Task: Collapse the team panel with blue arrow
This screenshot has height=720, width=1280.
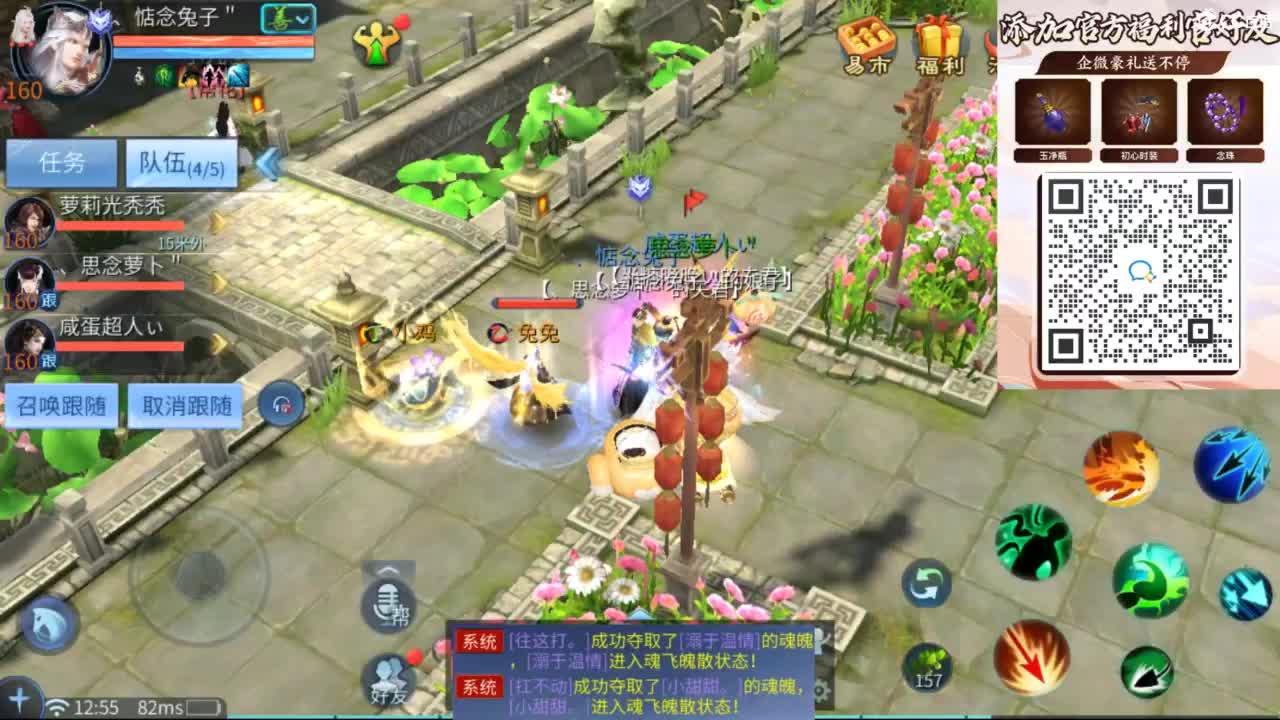Action: (x=266, y=163)
